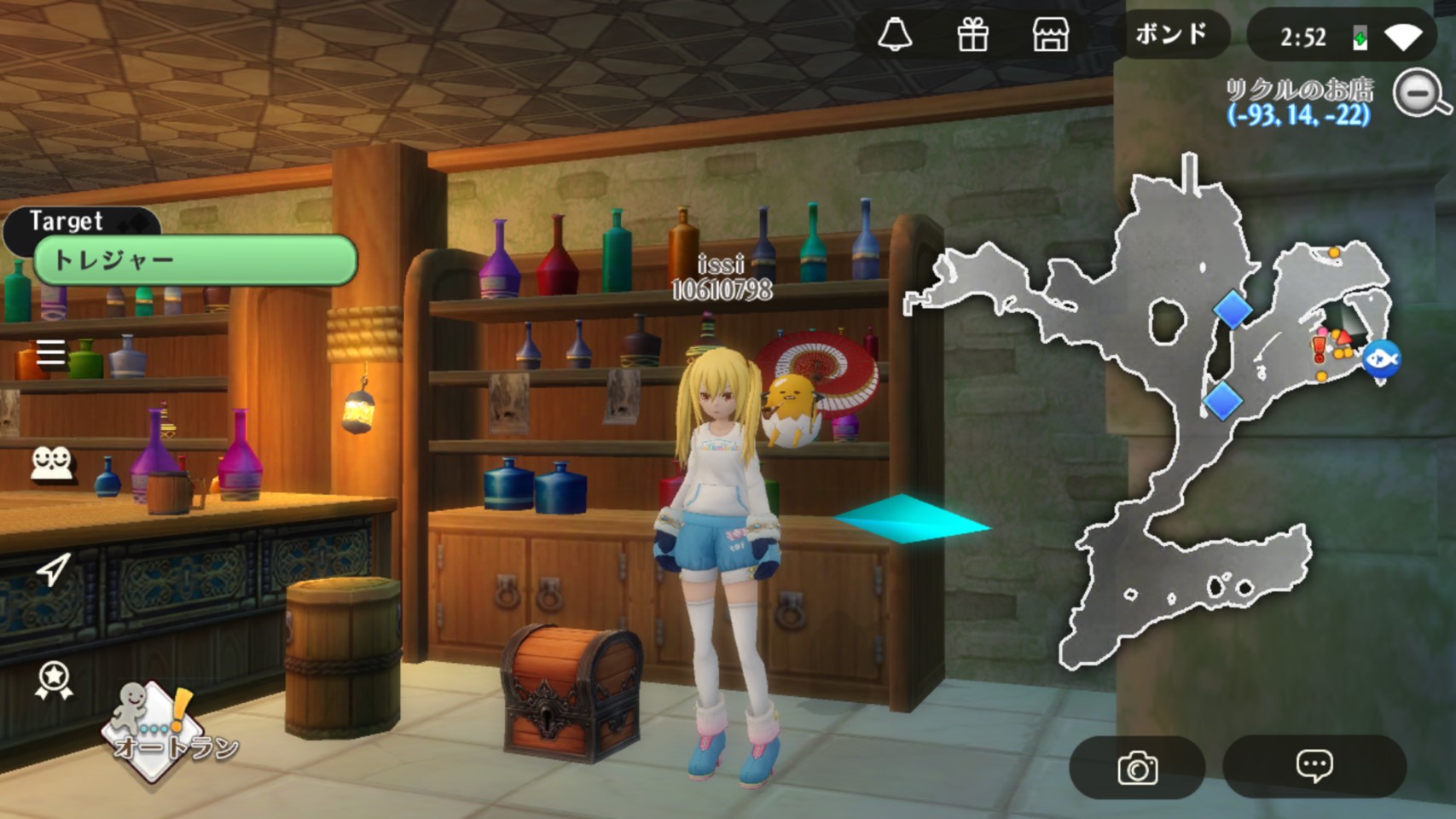Click the battery indicator in the status bar
This screenshot has height=819, width=1456.
pos(1359,36)
